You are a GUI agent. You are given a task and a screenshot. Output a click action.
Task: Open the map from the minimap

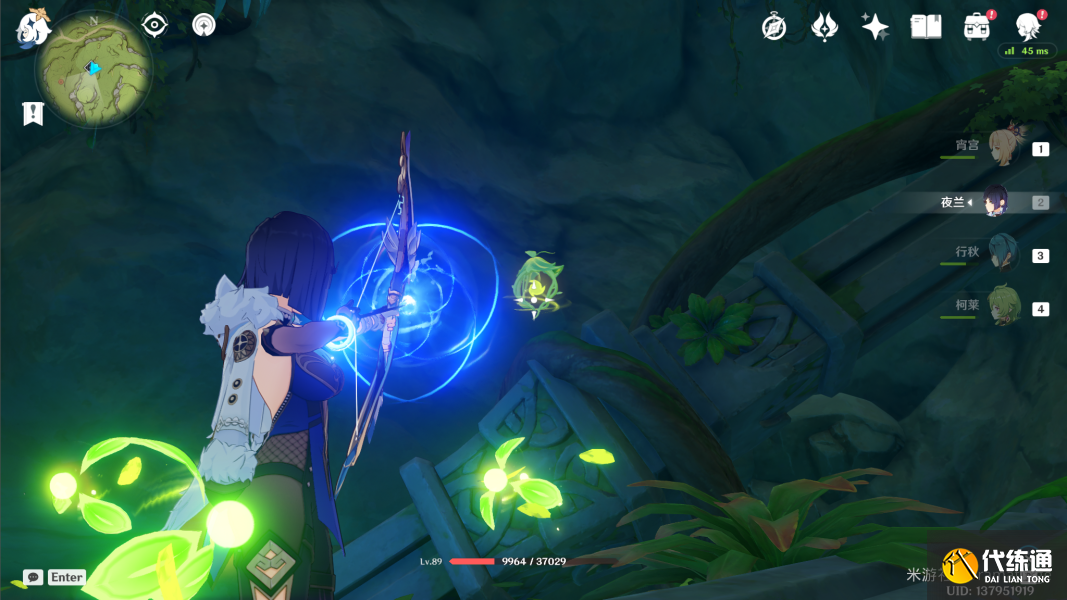[x=93, y=70]
